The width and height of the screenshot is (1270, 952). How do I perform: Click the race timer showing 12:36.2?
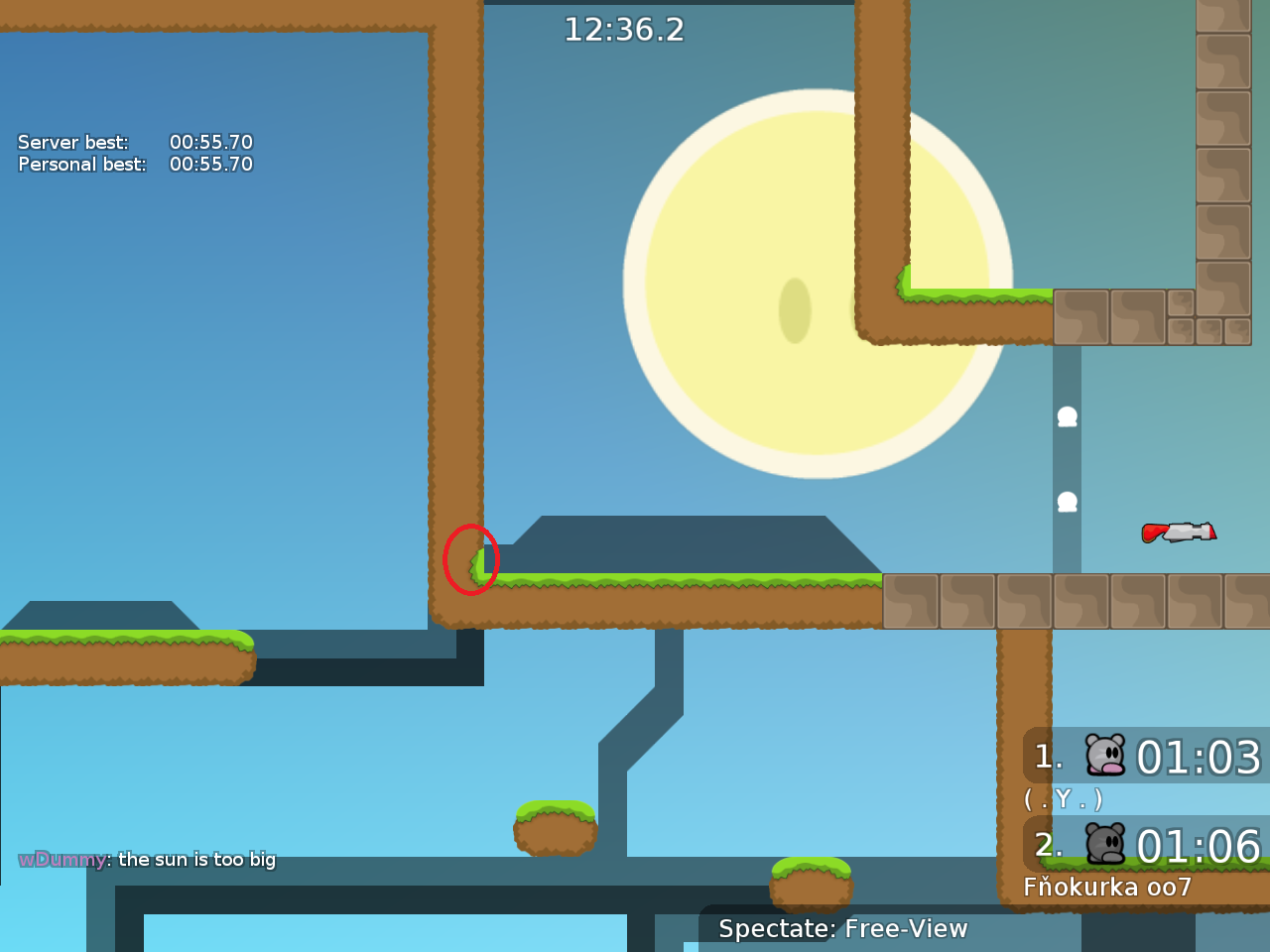pos(624,30)
